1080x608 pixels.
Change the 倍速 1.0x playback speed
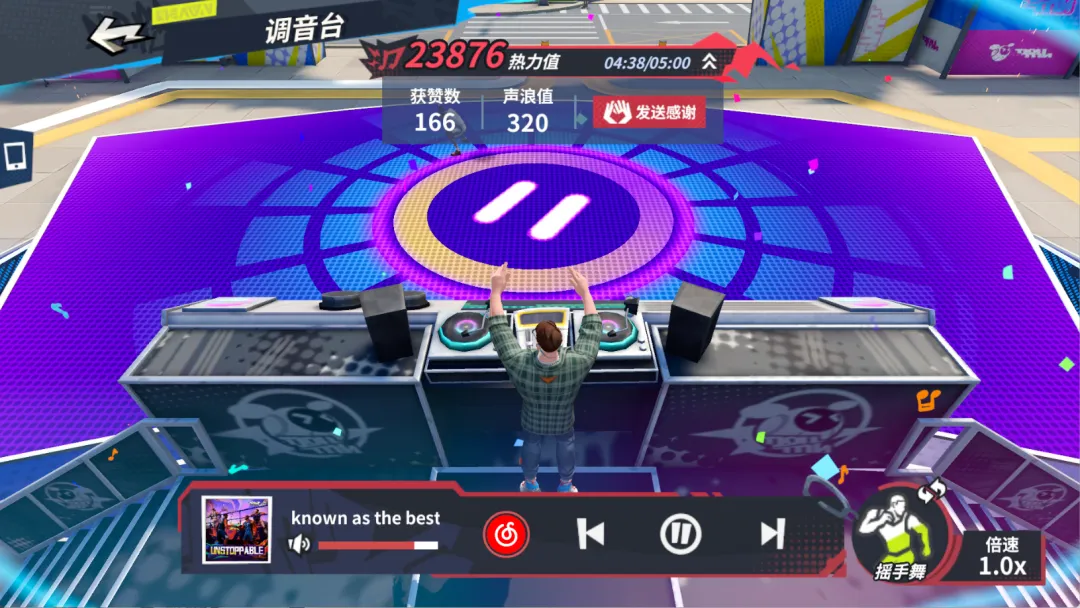click(x=1001, y=557)
